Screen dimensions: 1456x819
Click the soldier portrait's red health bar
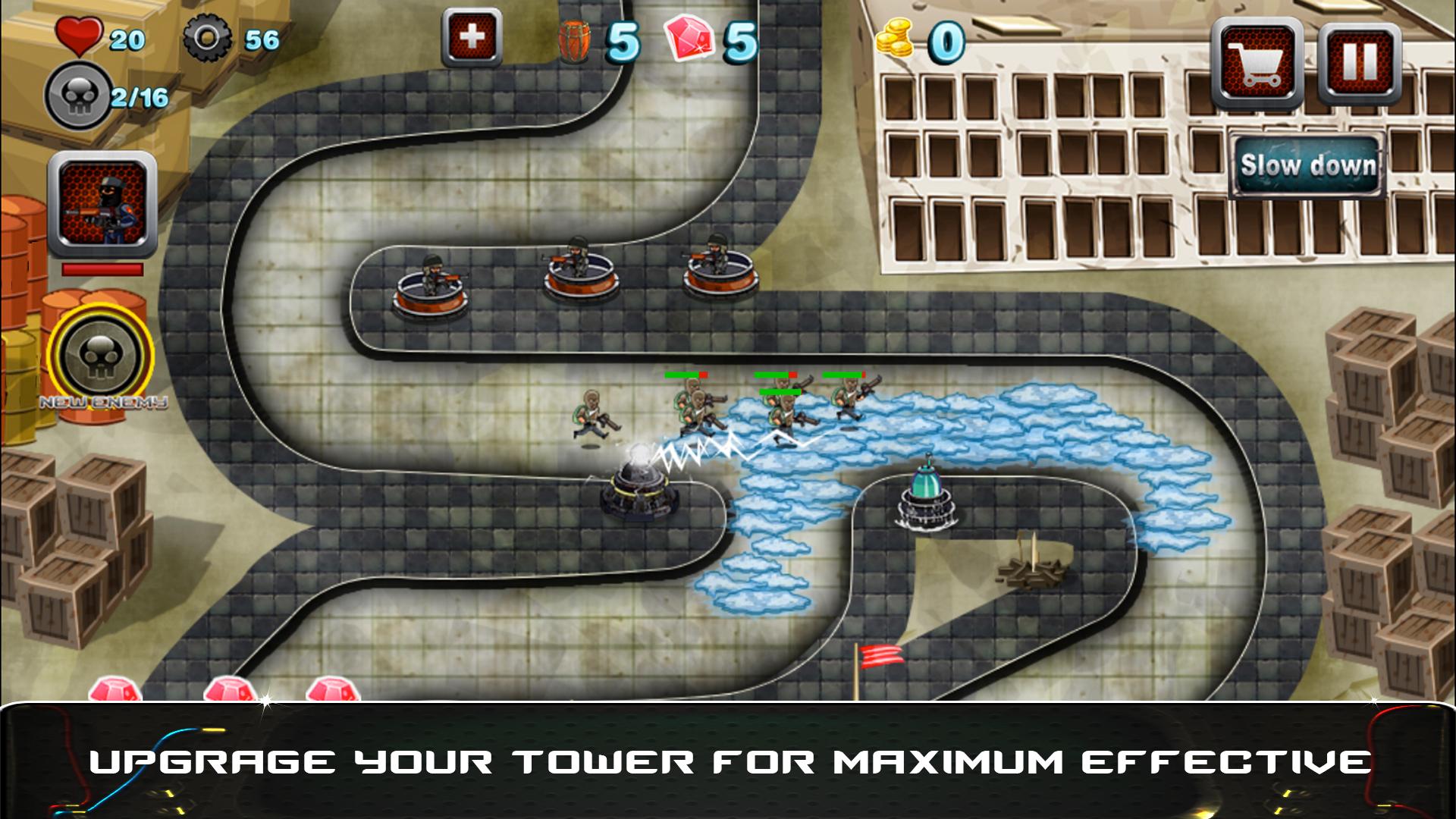click(x=101, y=269)
